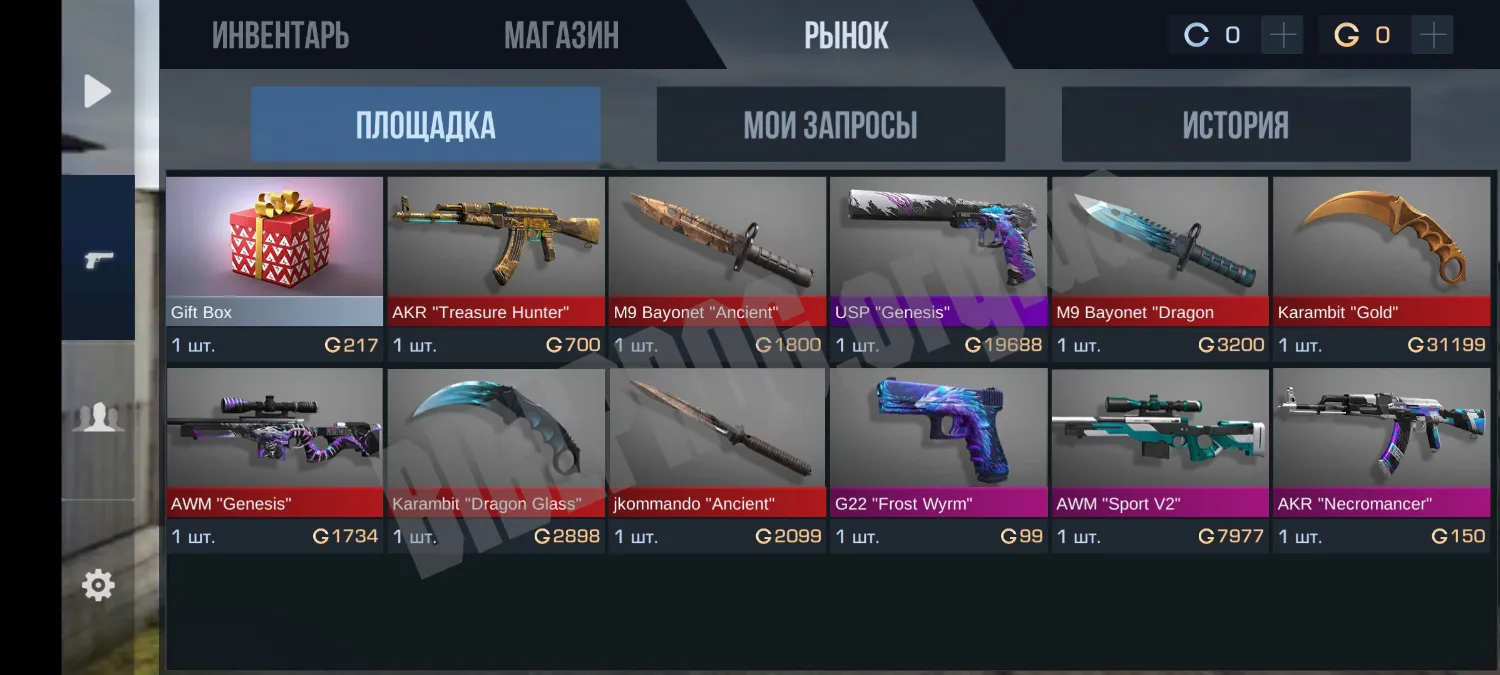The width and height of the screenshot is (1500, 675).
Task: Open the friends sidebar icon
Action: pos(98,418)
